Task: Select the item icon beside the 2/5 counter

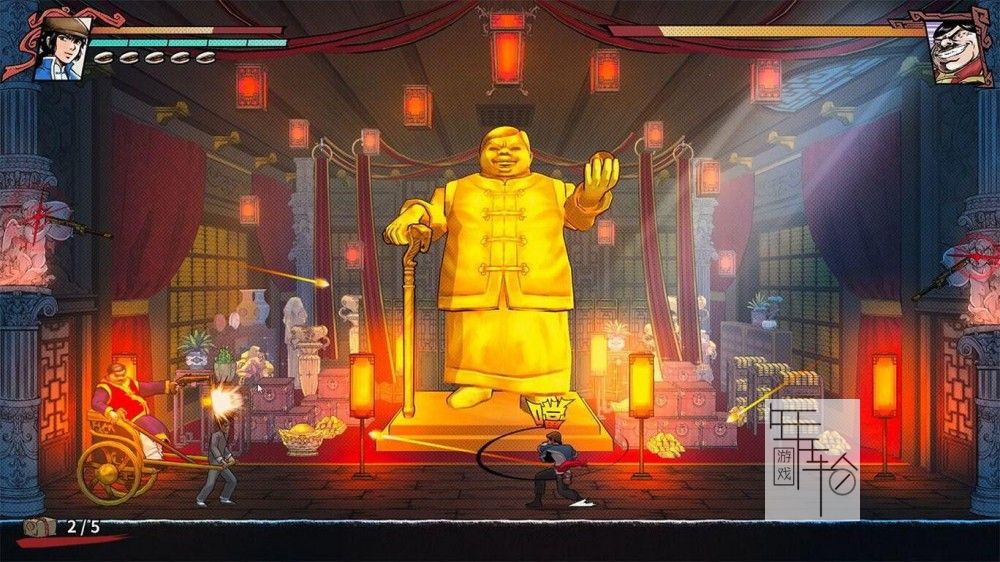Action: pos(41,526)
